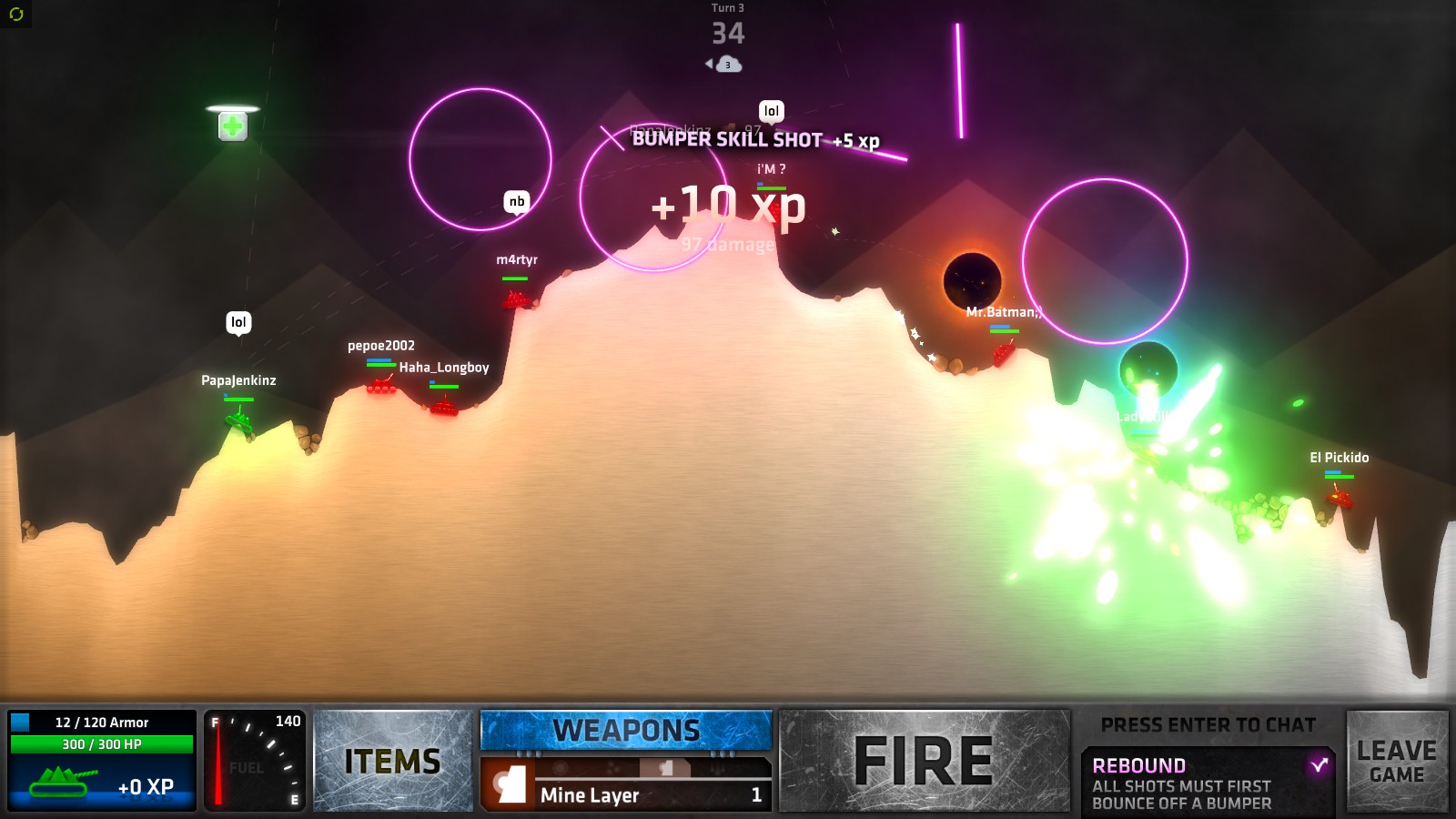
Task: Click the left arrow next to the wind cloud
Action: (x=710, y=66)
